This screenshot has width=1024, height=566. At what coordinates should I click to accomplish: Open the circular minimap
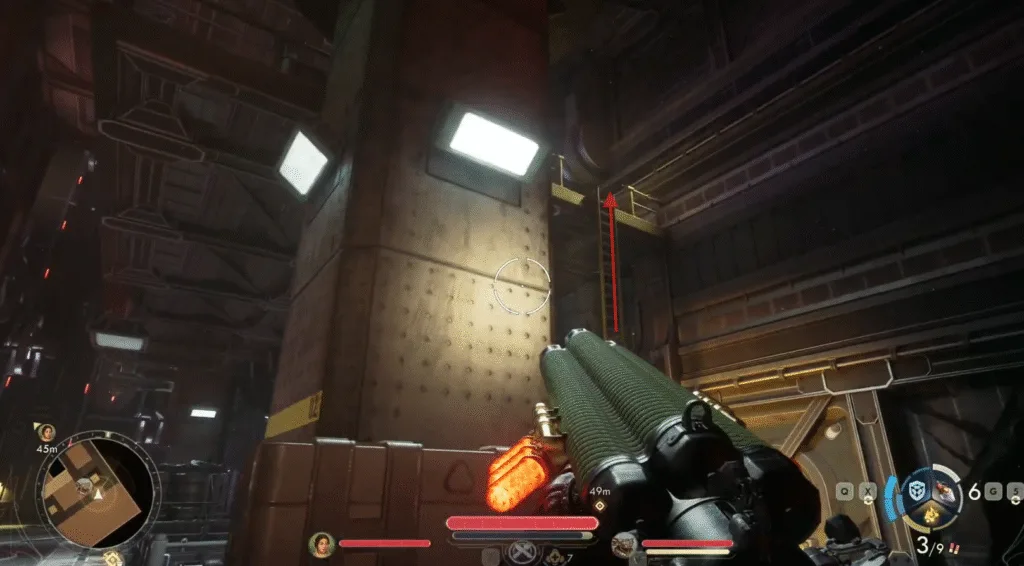click(x=98, y=490)
